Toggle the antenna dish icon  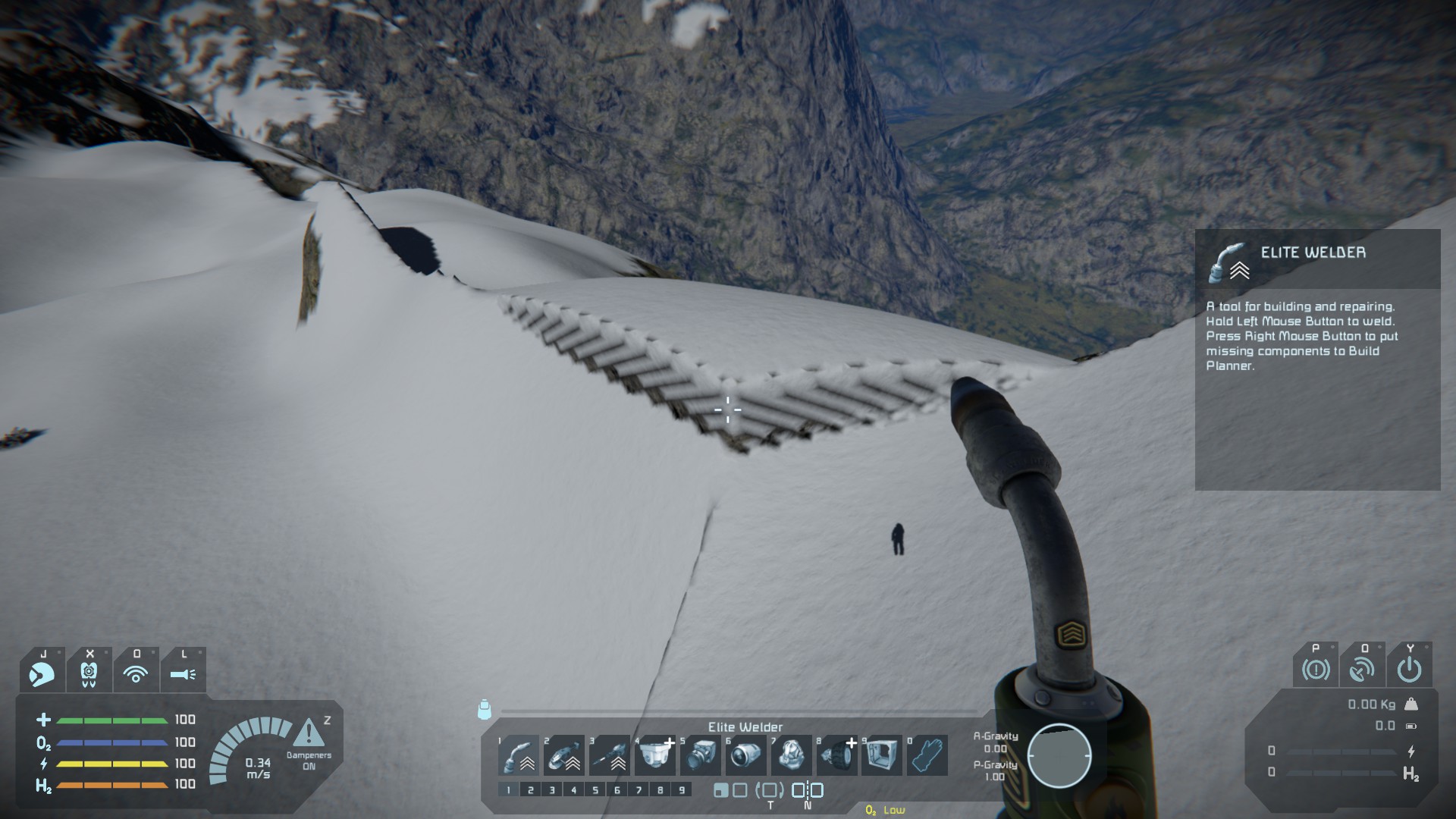[1363, 669]
